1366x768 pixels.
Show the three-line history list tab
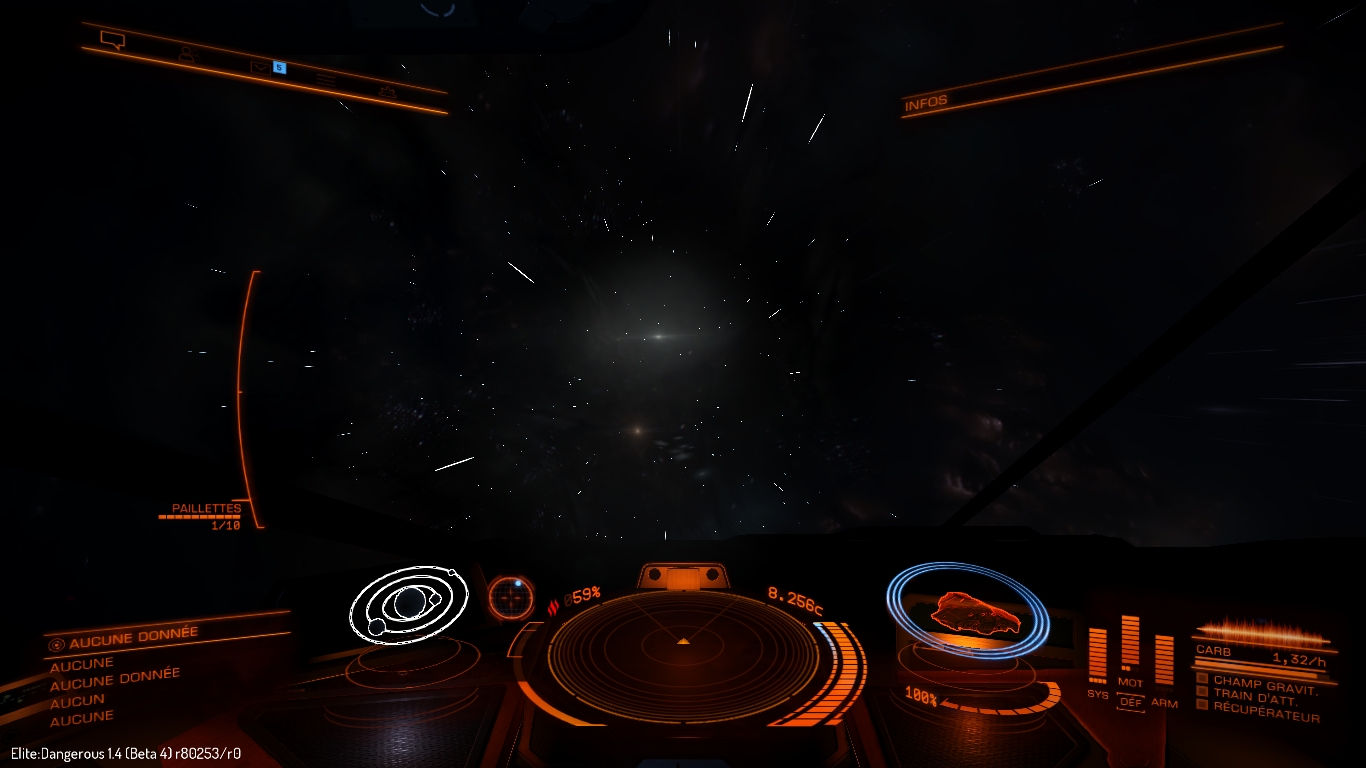click(x=326, y=78)
